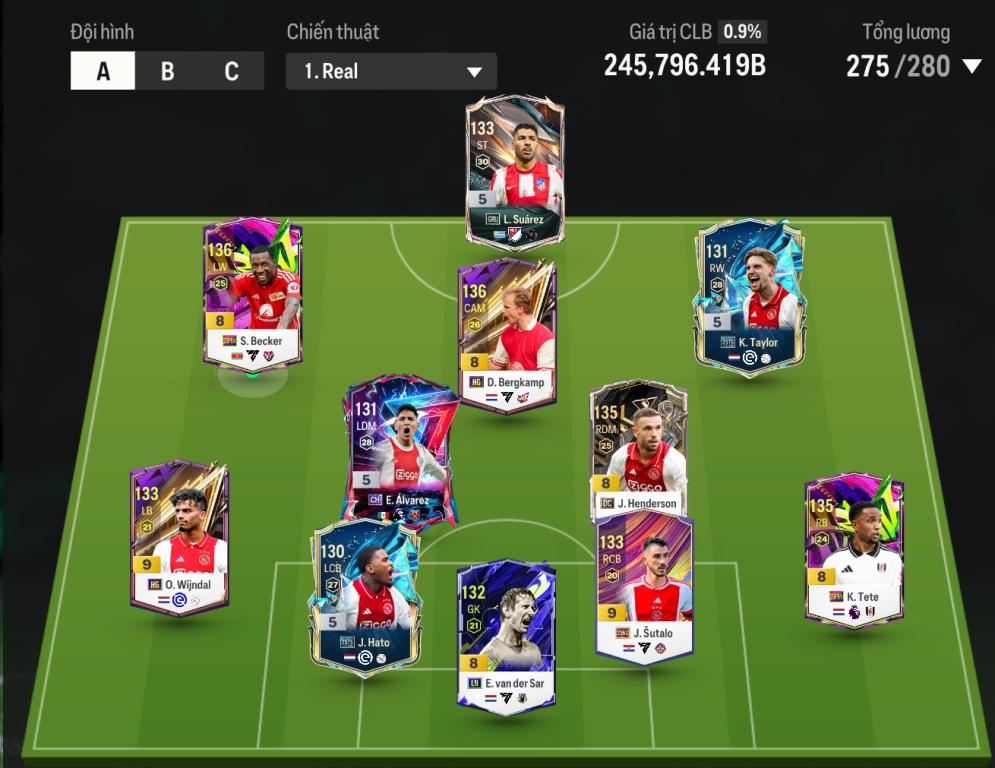The width and height of the screenshot is (995, 768).
Task: Switch to squad tab A
Action: [x=103, y=72]
